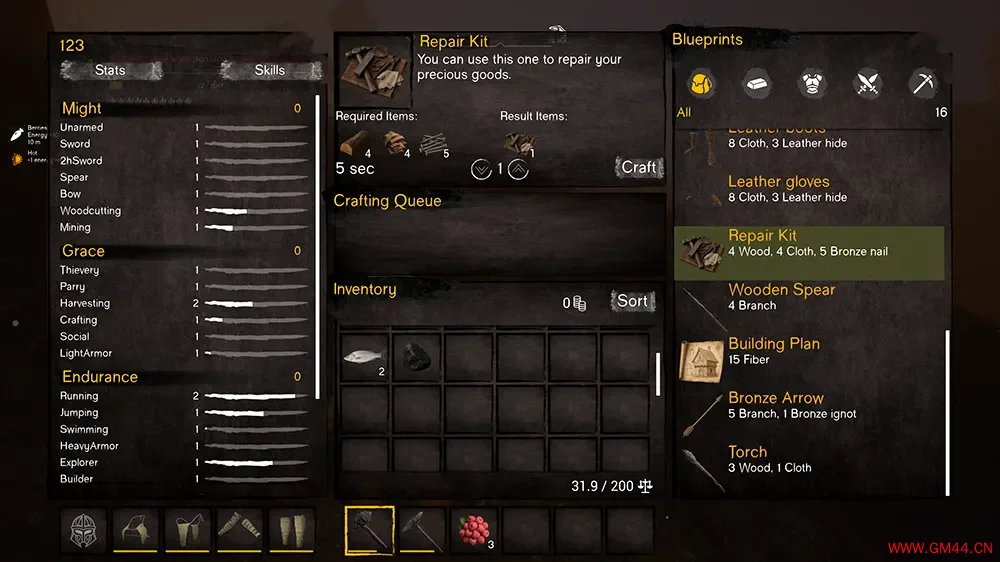Filter blueprints by the armor category
The height and width of the screenshot is (562, 1000).
(x=811, y=84)
